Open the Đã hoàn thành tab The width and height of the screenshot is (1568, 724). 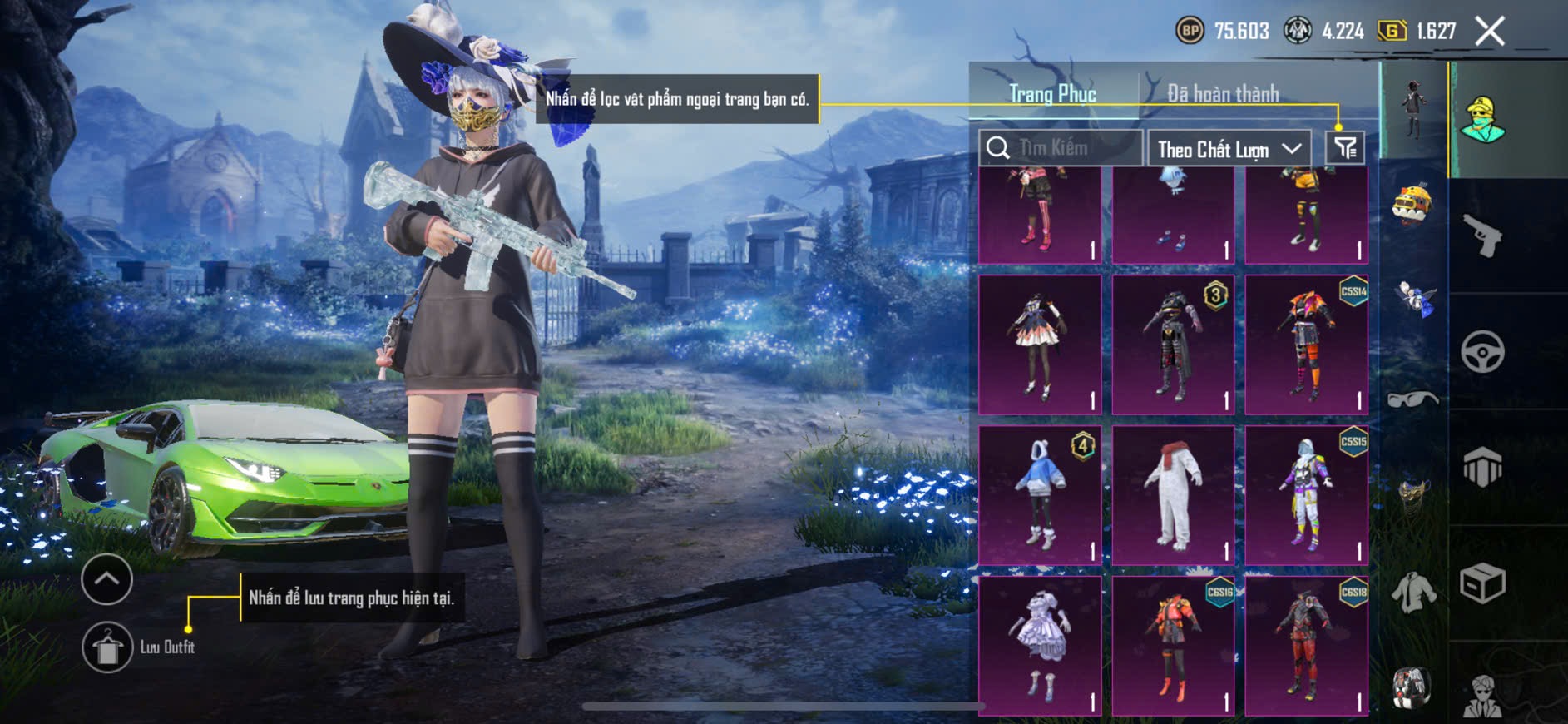click(1222, 94)
